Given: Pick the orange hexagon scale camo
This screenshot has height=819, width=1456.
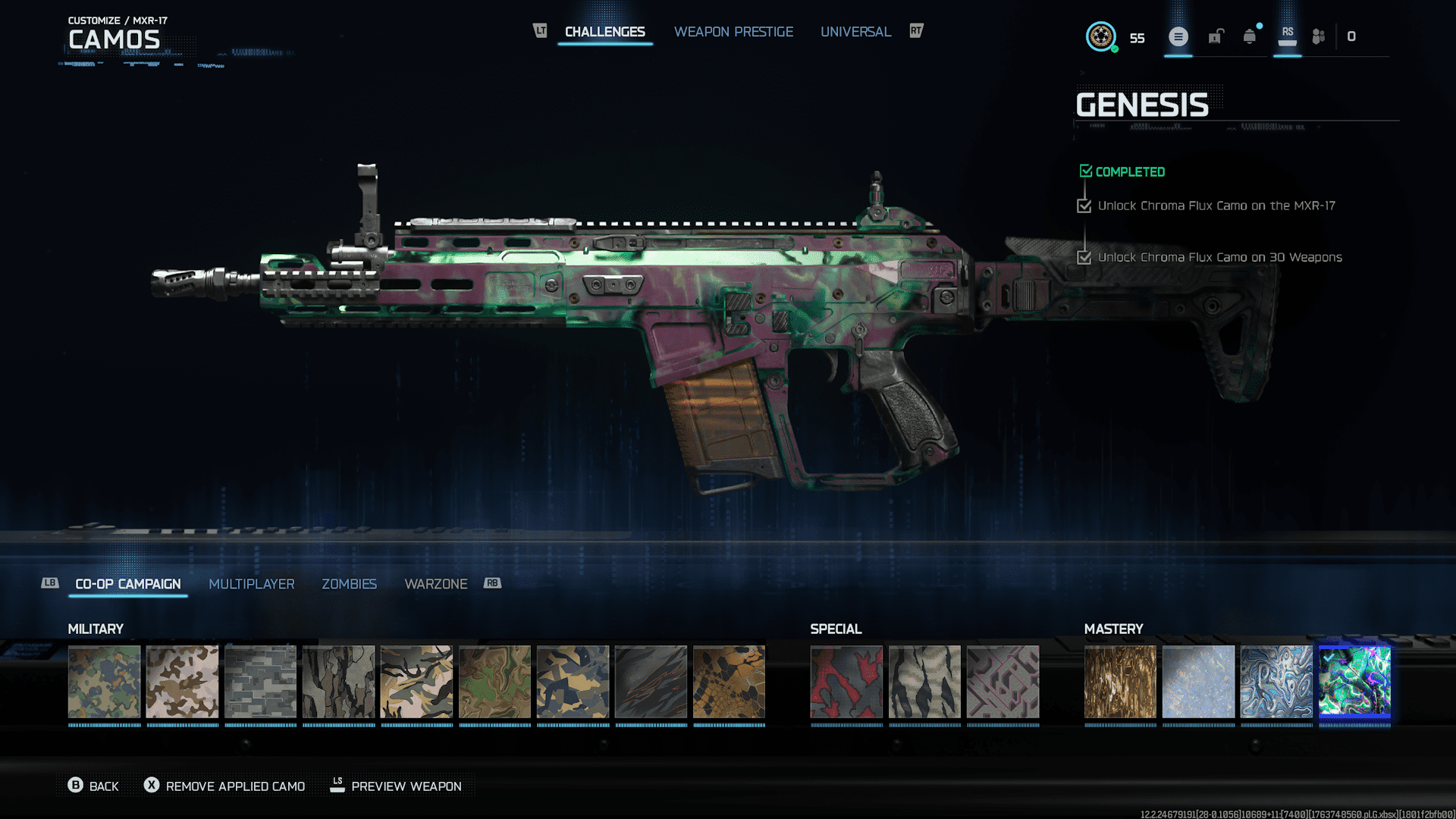Looking at the screenshot, I should [x=729, y=682].
